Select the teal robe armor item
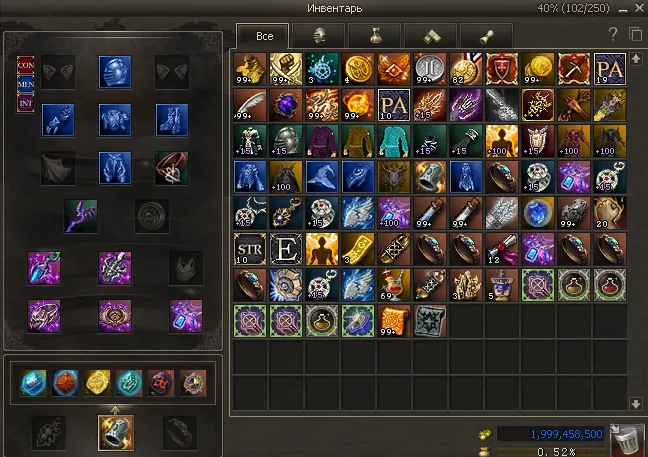This screenshot has height=457, width=648. point(393,139)
